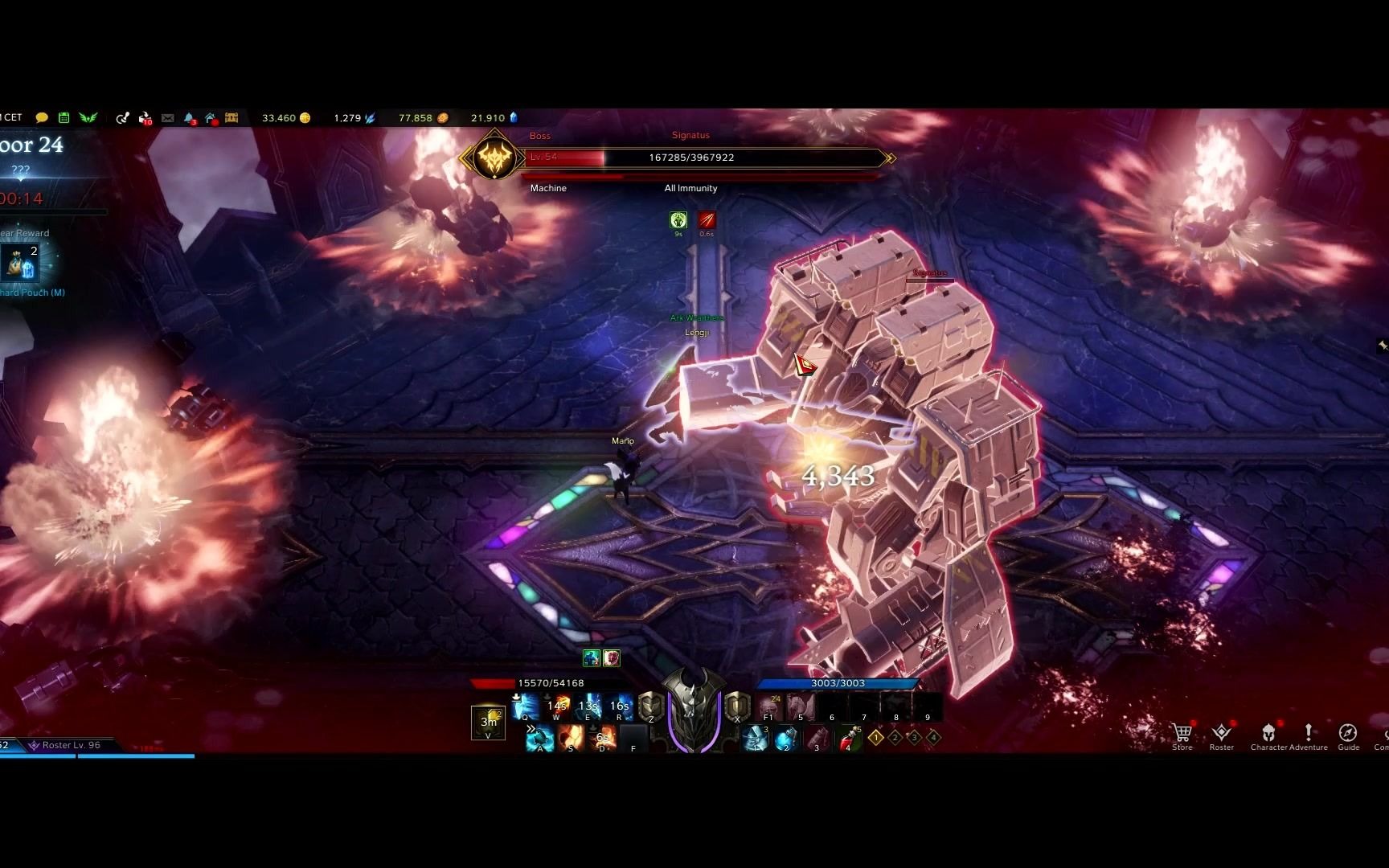Use the red health potion in slot 4
The width and height of the screenshot is (1389, 868).
point(847,737)
